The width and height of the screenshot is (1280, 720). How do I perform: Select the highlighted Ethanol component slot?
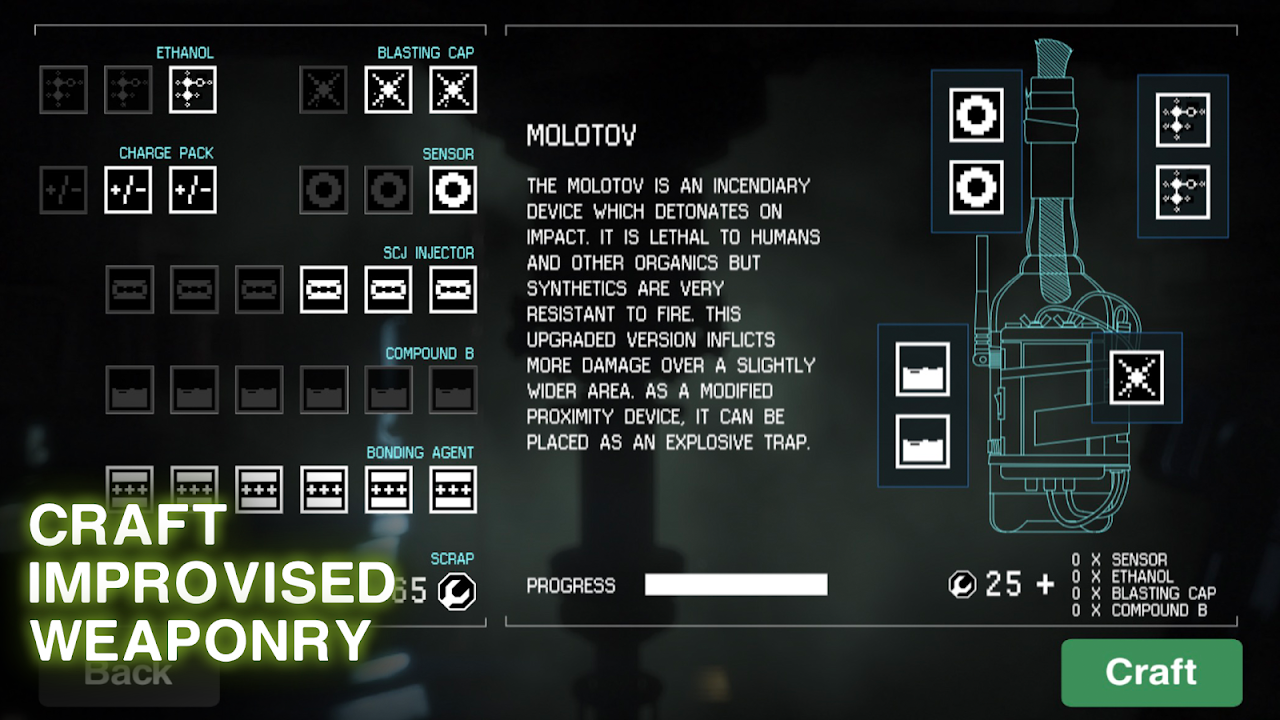pos(193,90)
